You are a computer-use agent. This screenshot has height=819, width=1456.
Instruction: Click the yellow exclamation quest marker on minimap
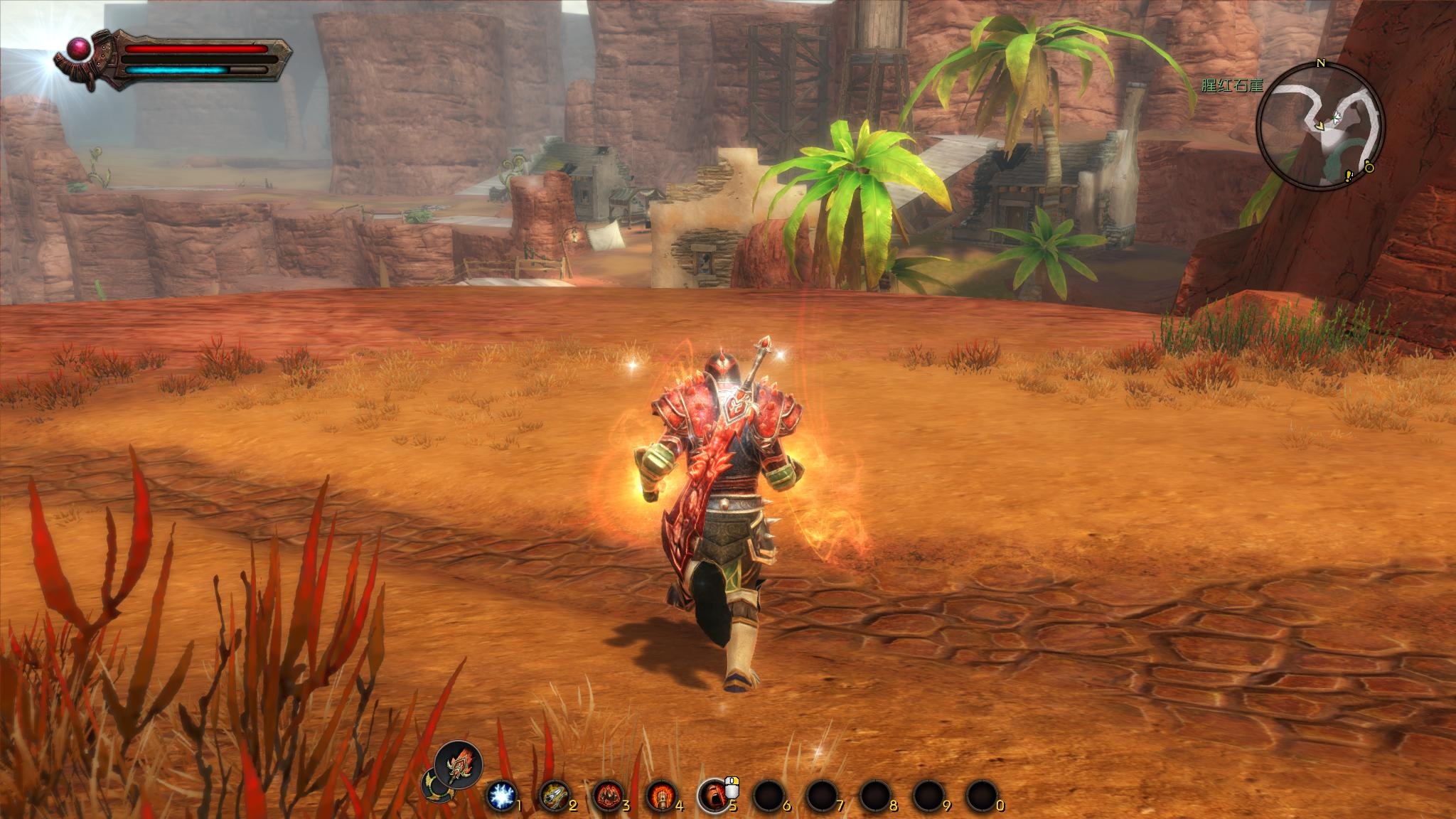(1347, 176)
